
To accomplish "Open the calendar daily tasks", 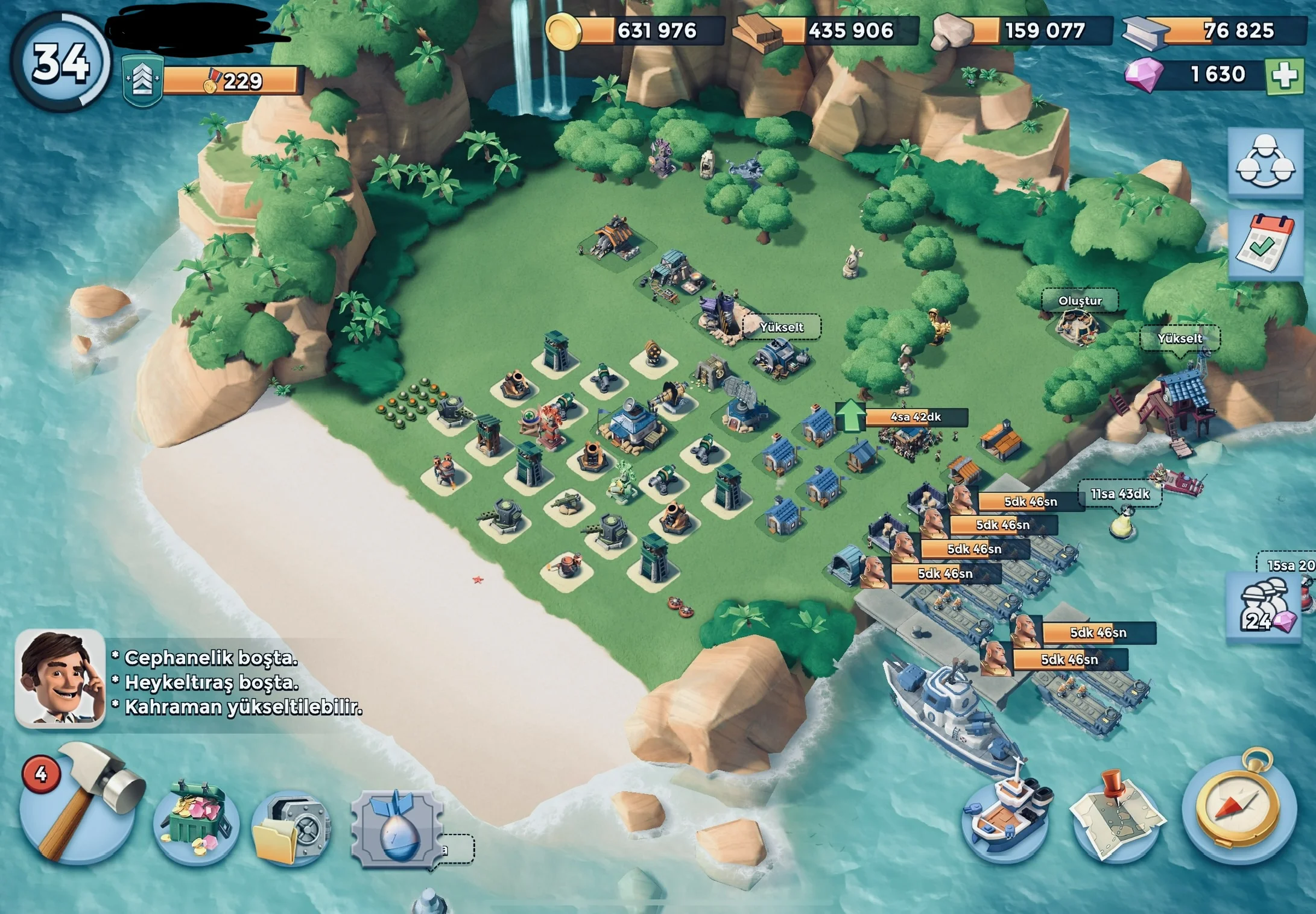I will [x=1265, y=244].
